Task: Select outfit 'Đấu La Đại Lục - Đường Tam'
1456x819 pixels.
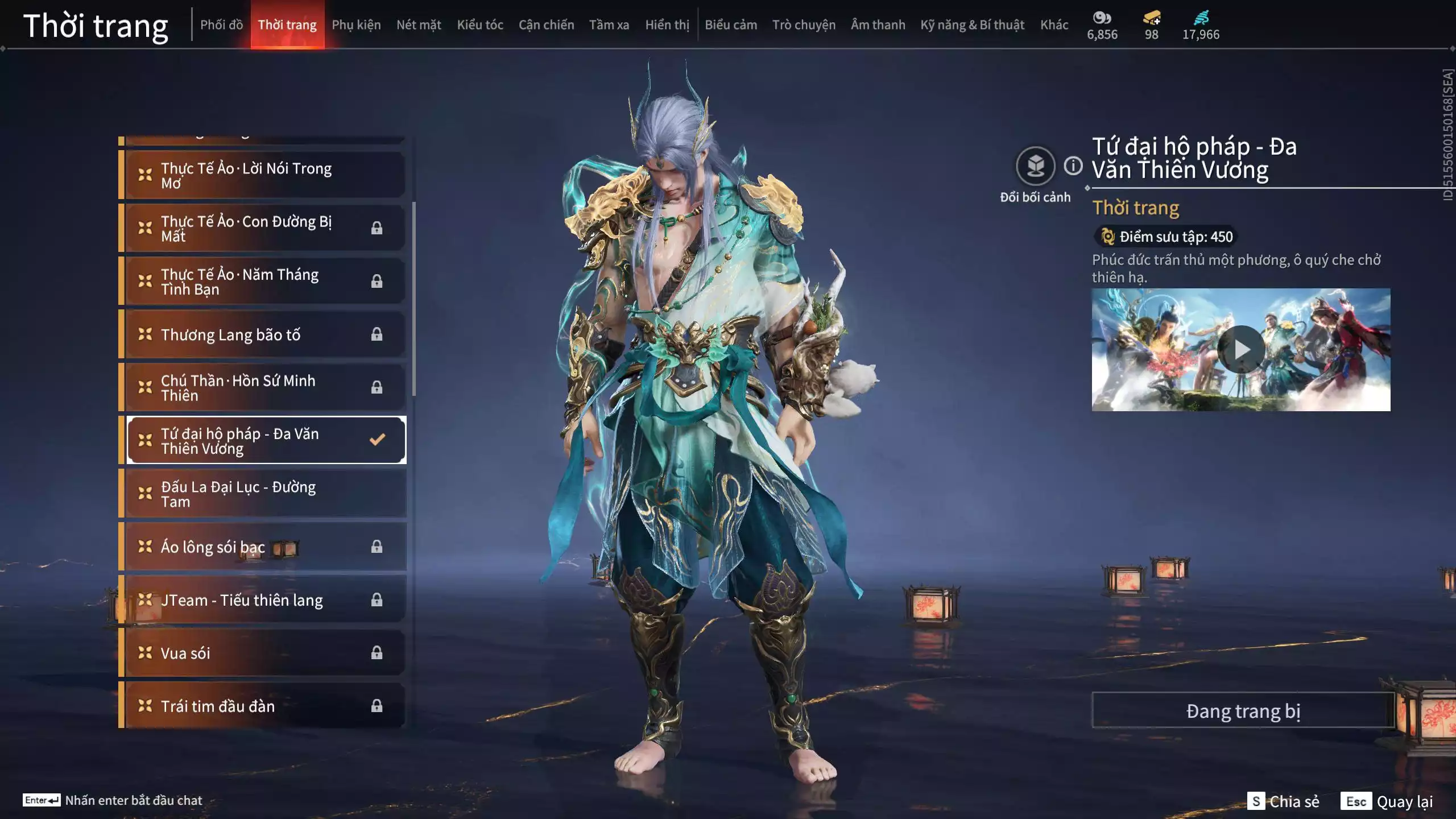Action: point(245,493)
